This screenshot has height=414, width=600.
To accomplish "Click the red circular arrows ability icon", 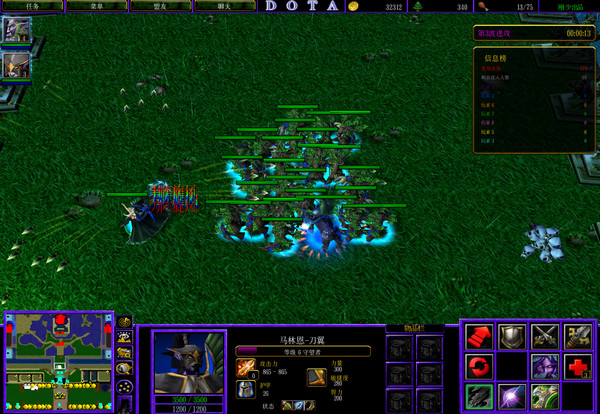I will (x=480, y=366).
